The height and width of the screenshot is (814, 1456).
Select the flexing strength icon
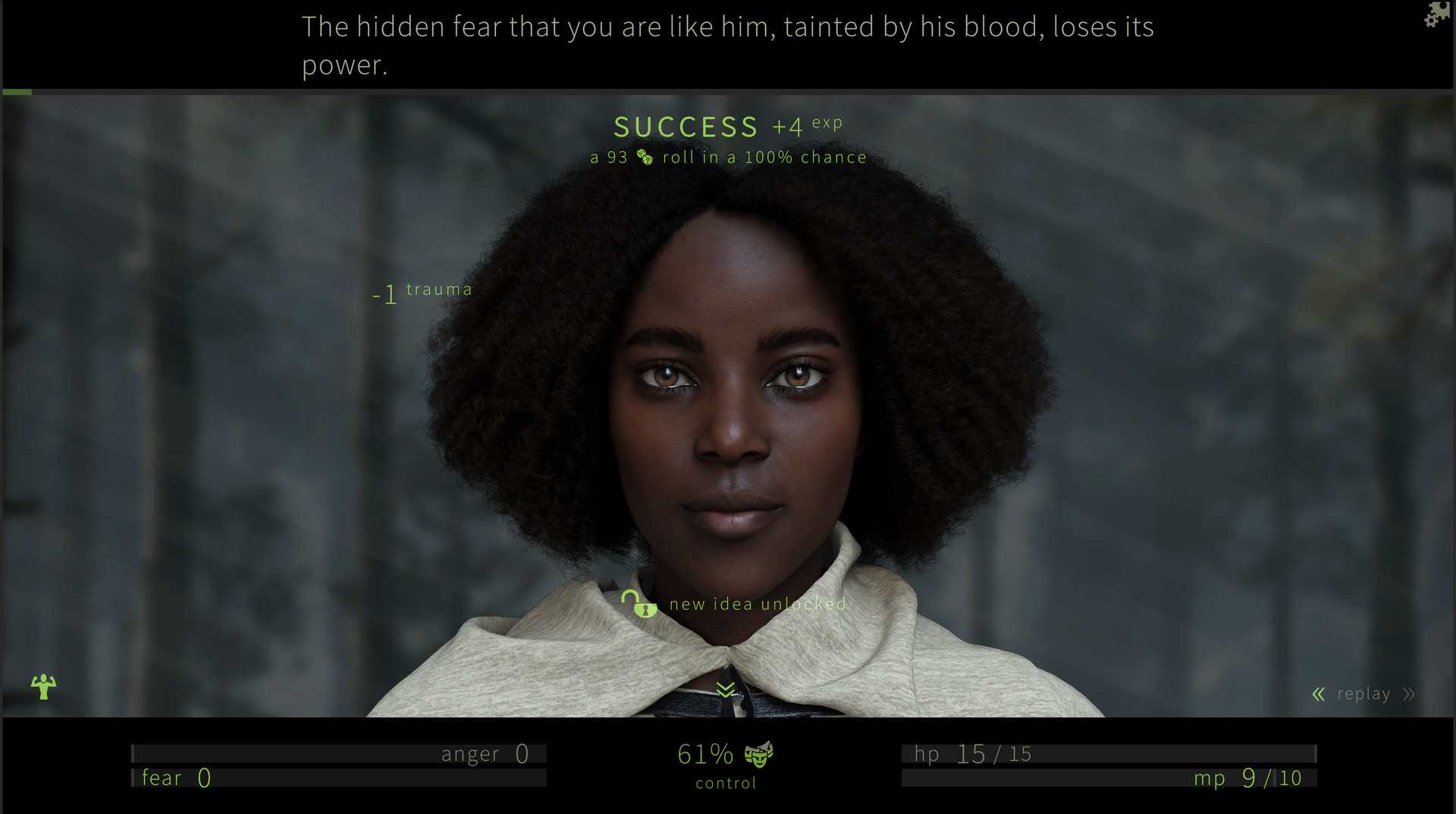click(x=43, y=687)
